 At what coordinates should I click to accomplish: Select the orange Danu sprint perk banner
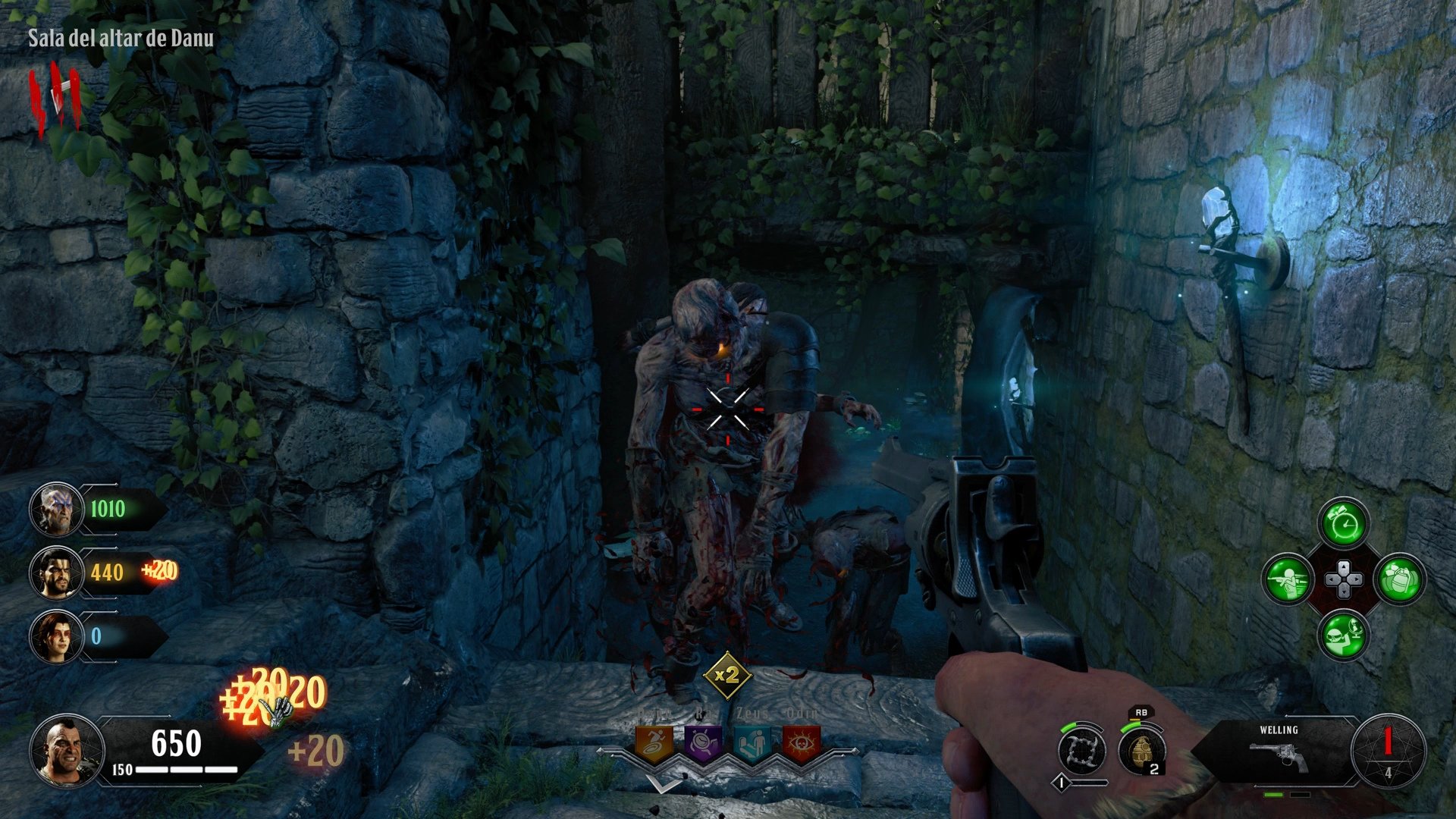654,742
